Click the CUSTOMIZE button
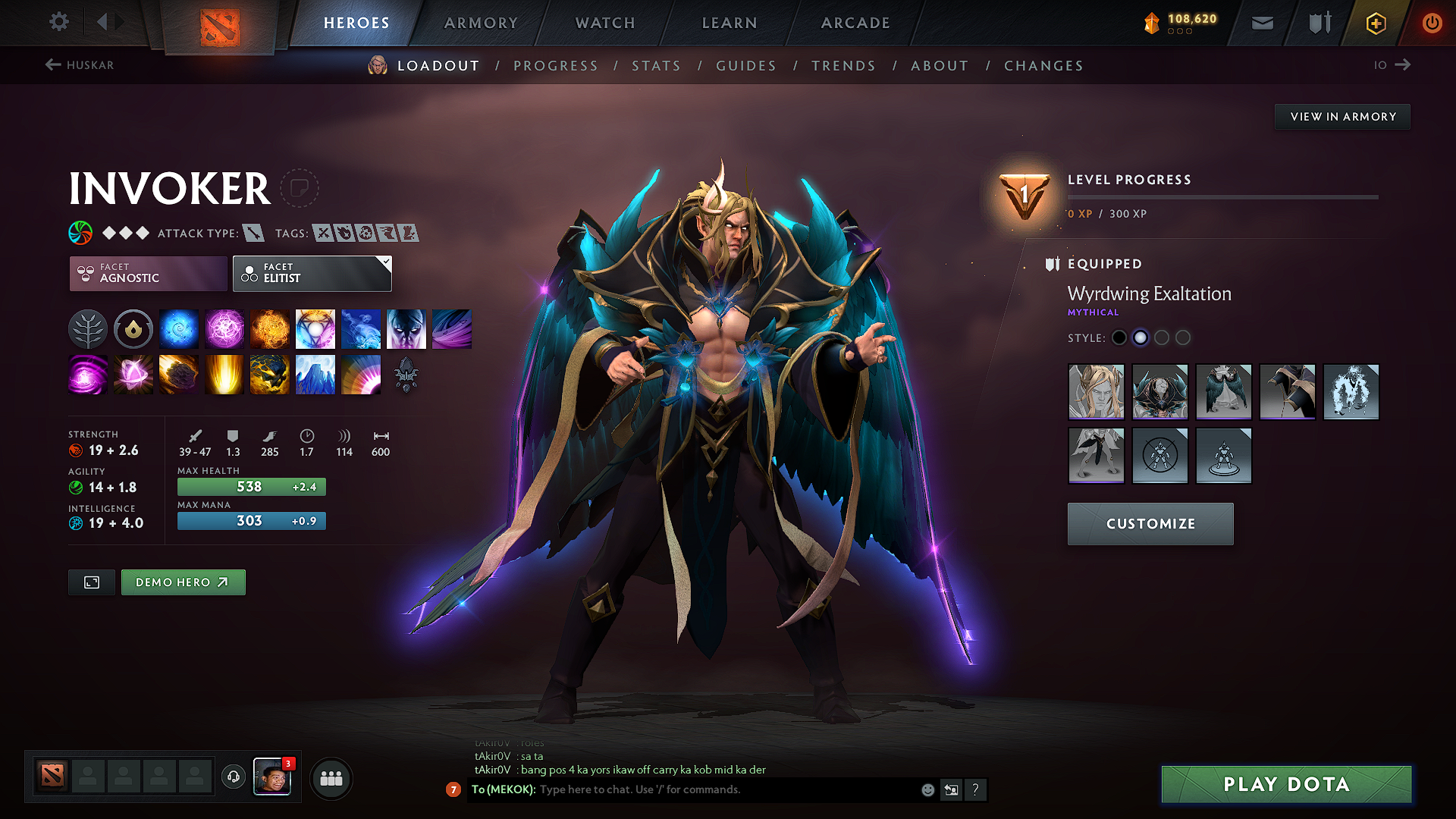This screenshot has width=1456, height=819. point(1150,523)
